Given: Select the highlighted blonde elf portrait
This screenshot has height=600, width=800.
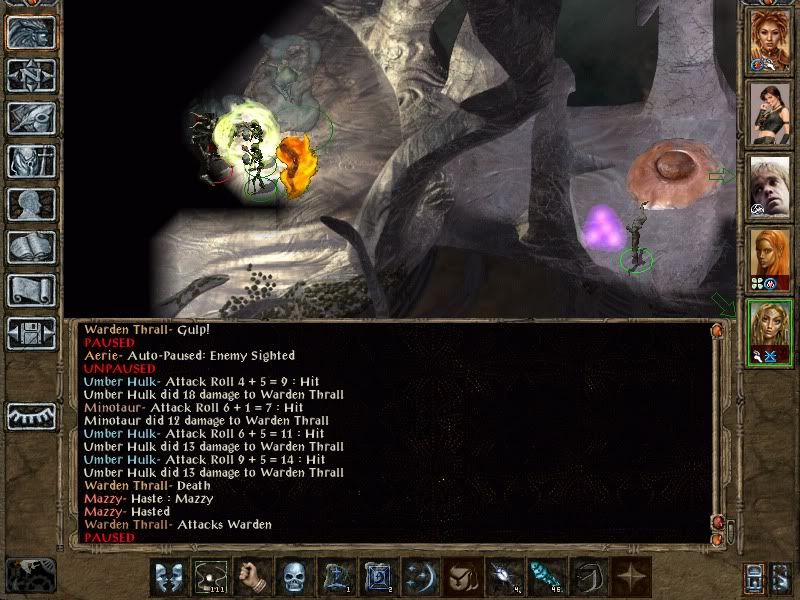Looking at the screenshot, I should (770, 332).
